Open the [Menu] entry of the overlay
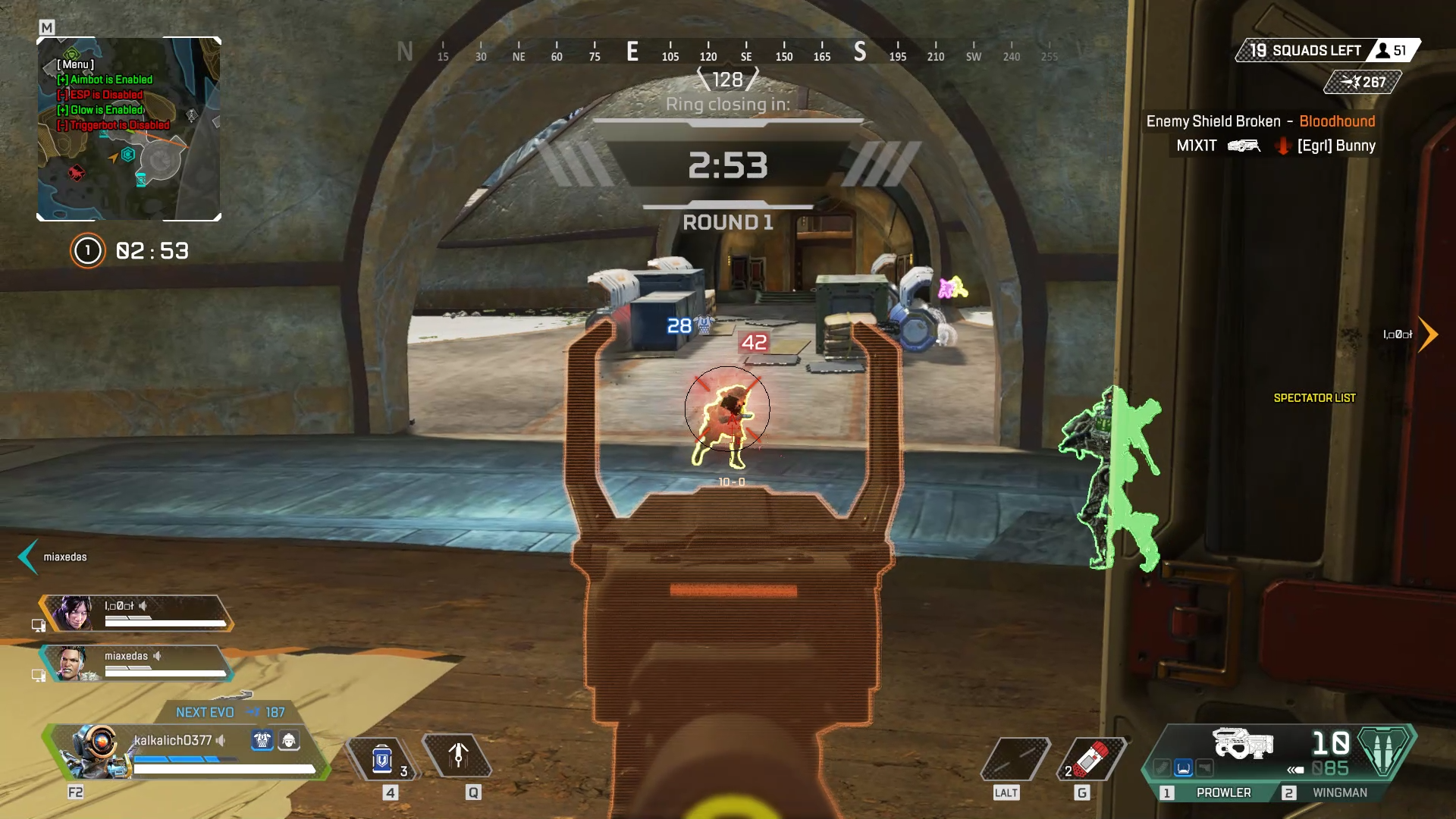This screenshot has width=1456, height=819. (76, 65)
